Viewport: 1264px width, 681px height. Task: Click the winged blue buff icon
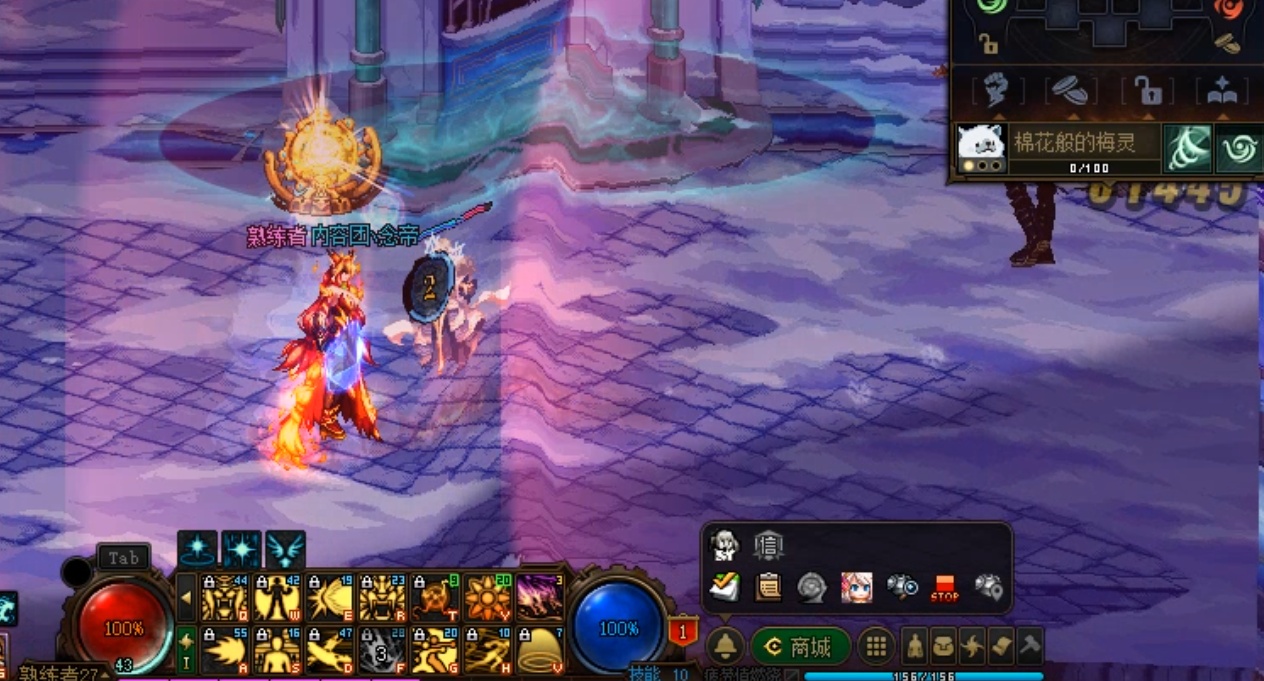(285, 550)
